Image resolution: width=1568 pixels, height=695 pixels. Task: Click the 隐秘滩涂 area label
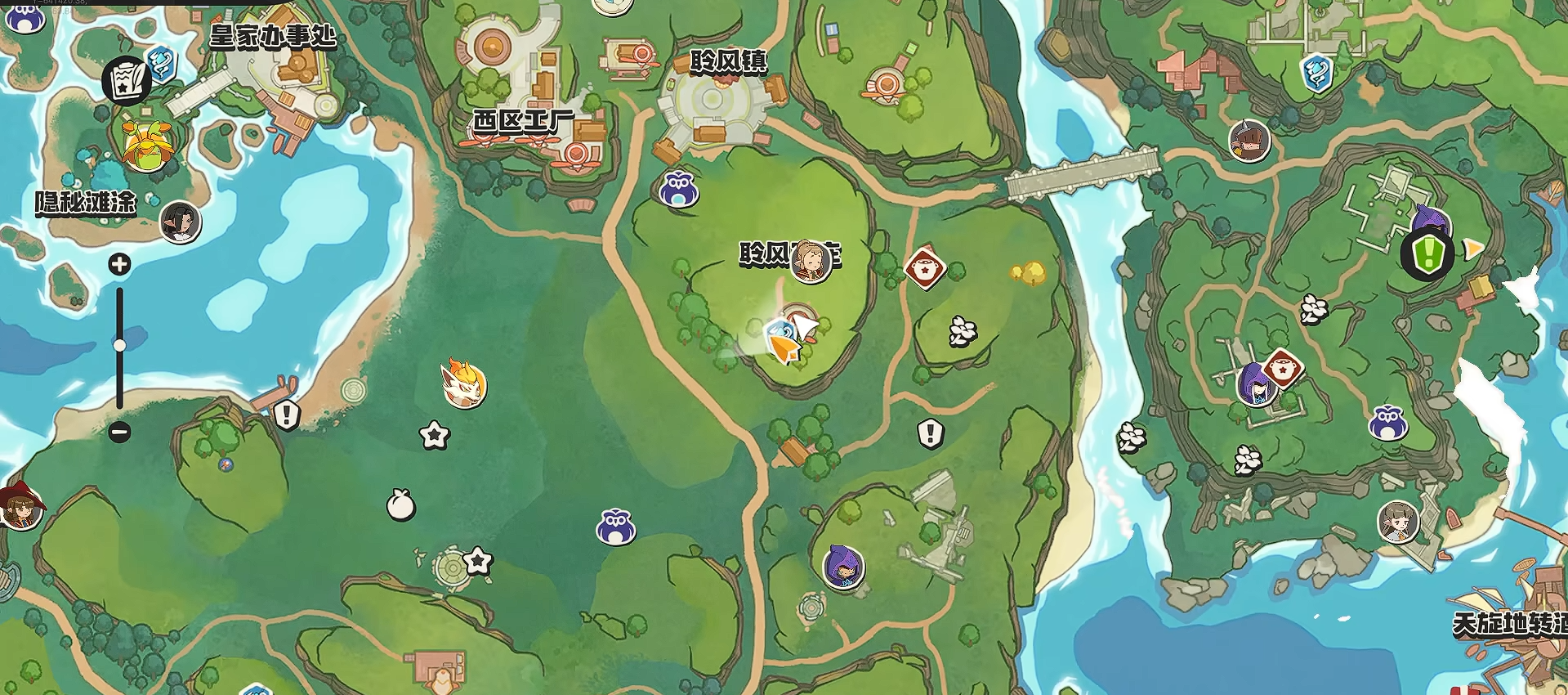(x=85, y=202)
